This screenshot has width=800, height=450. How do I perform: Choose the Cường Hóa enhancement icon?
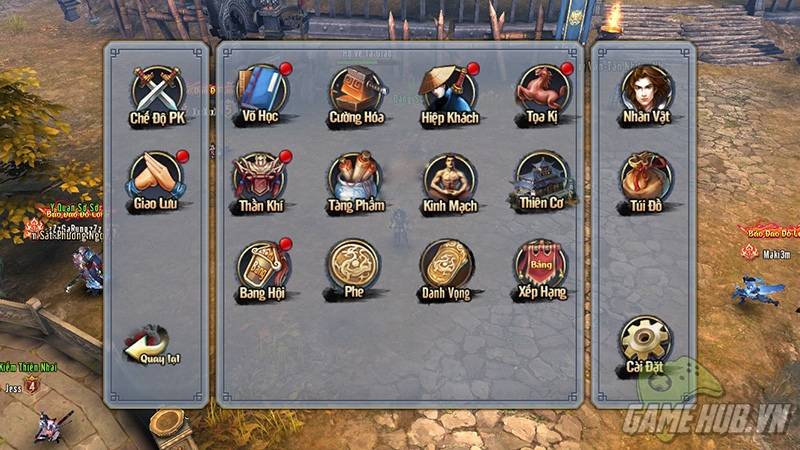point(356,90)
